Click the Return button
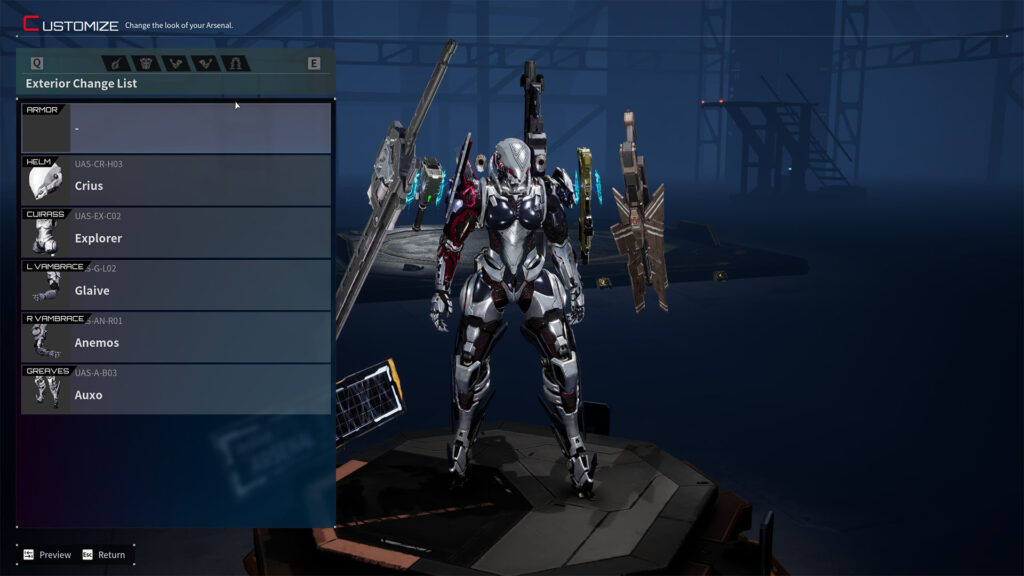This screenshot has width=1024, height=576. click(x=104, y=555)
